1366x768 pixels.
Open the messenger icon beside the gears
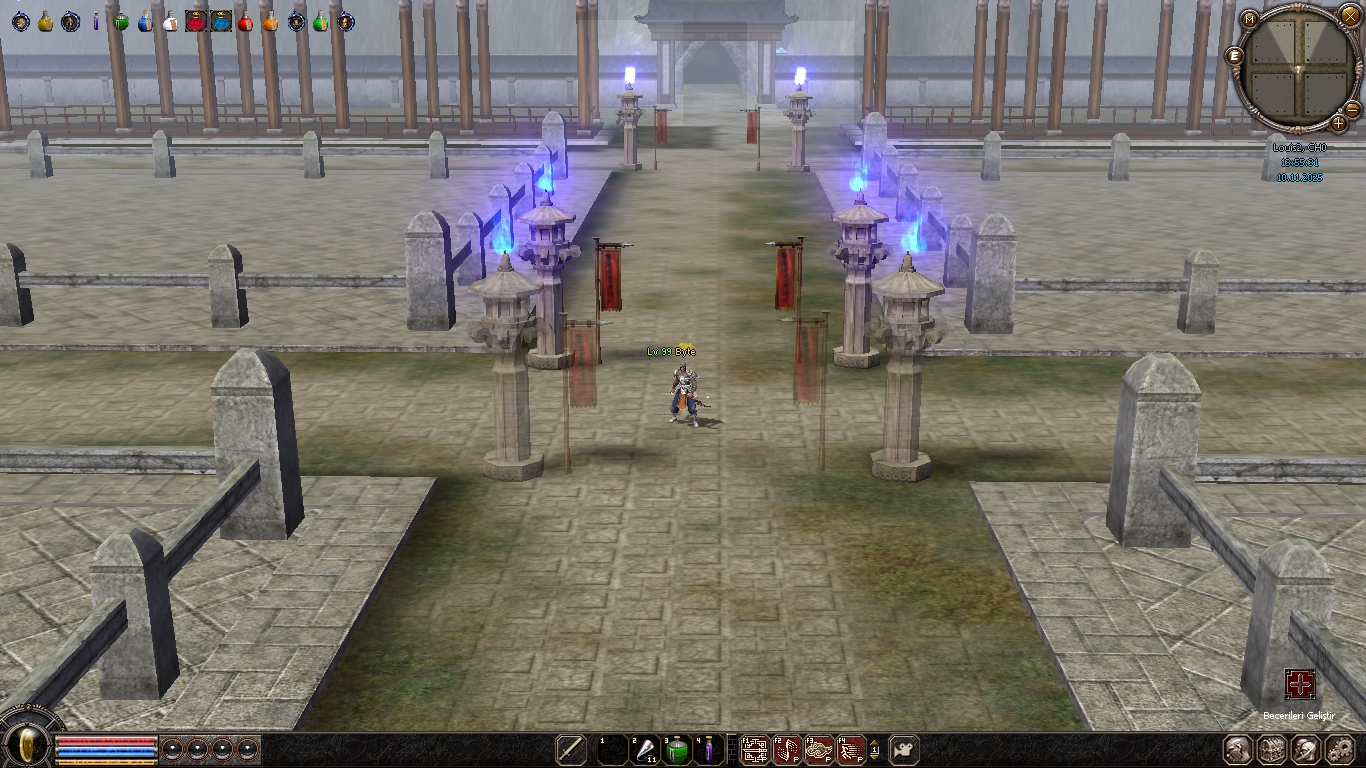pyautogui.click(x=1306, y=749)
